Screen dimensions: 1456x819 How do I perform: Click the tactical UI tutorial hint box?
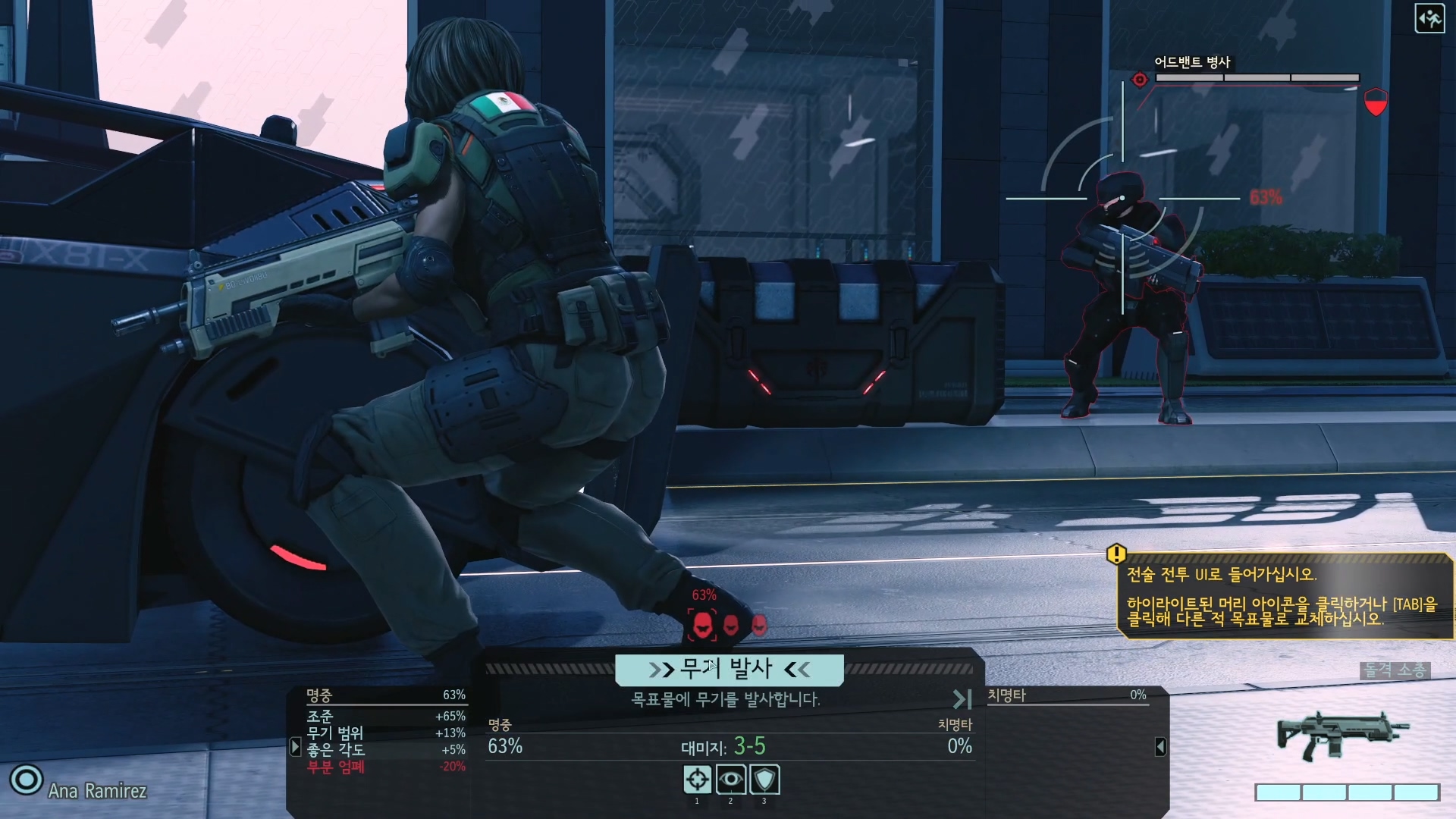tap(1285, 597)
